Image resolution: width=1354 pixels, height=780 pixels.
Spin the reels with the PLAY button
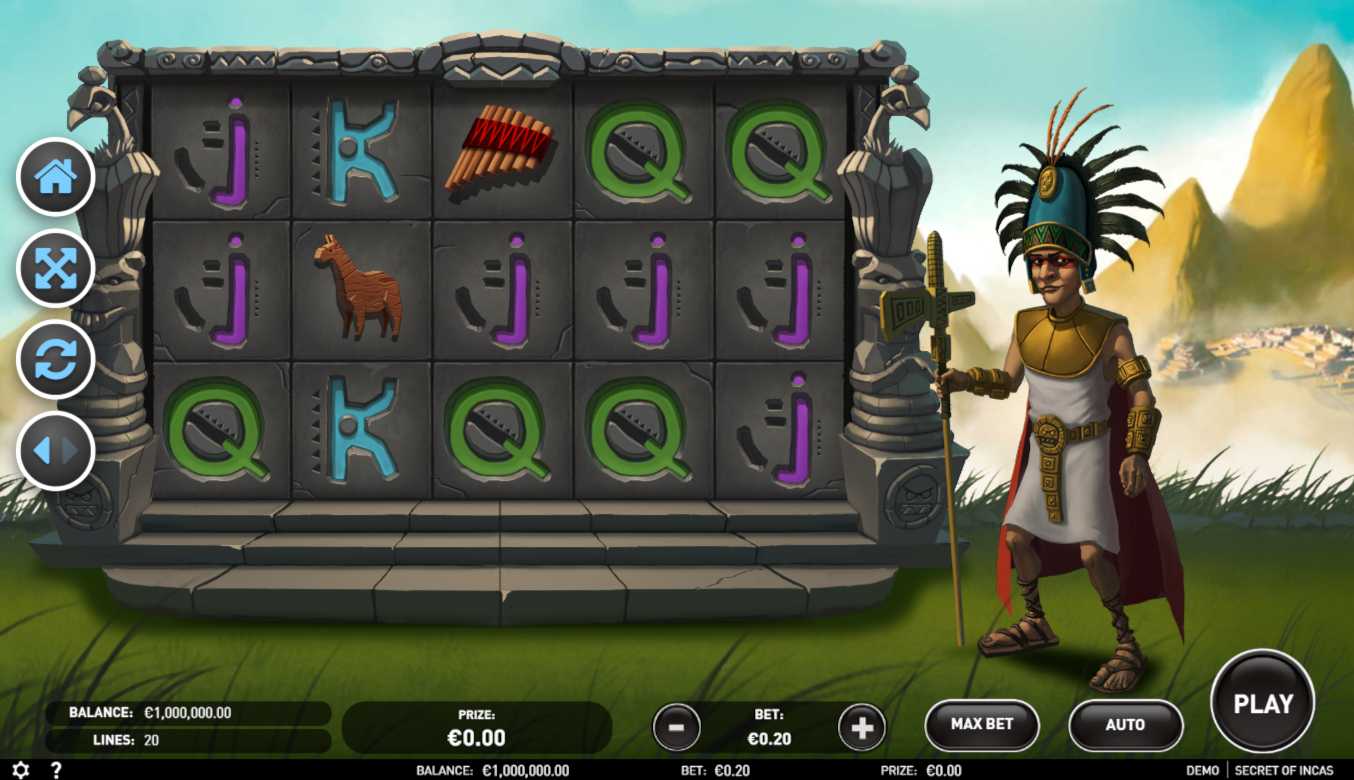pyautogui.click(x=1262, y=703)
